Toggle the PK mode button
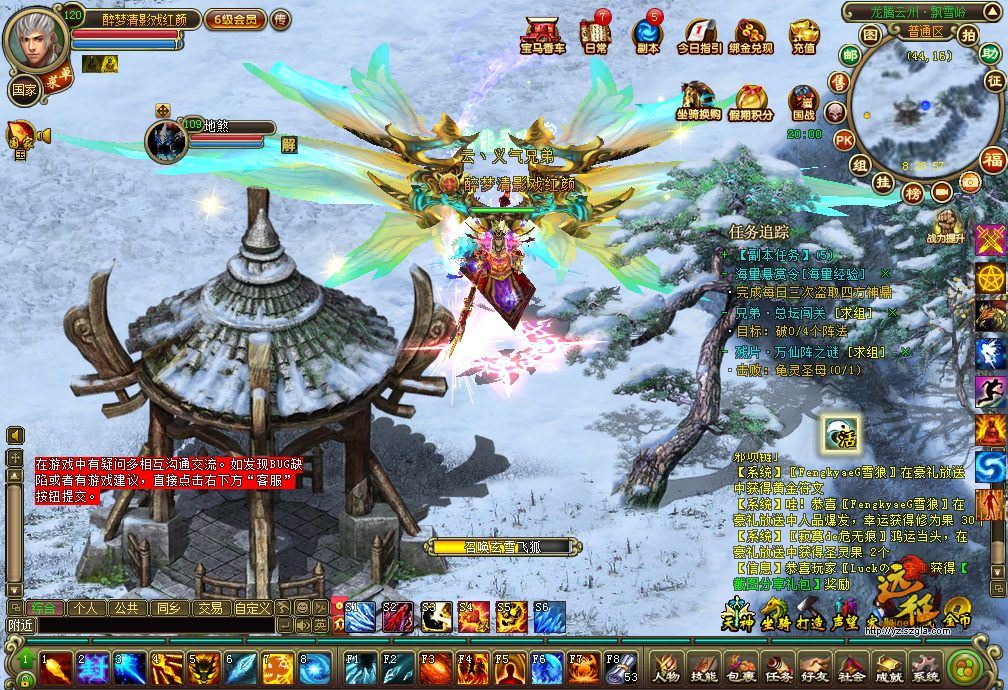 click(844, 140)
